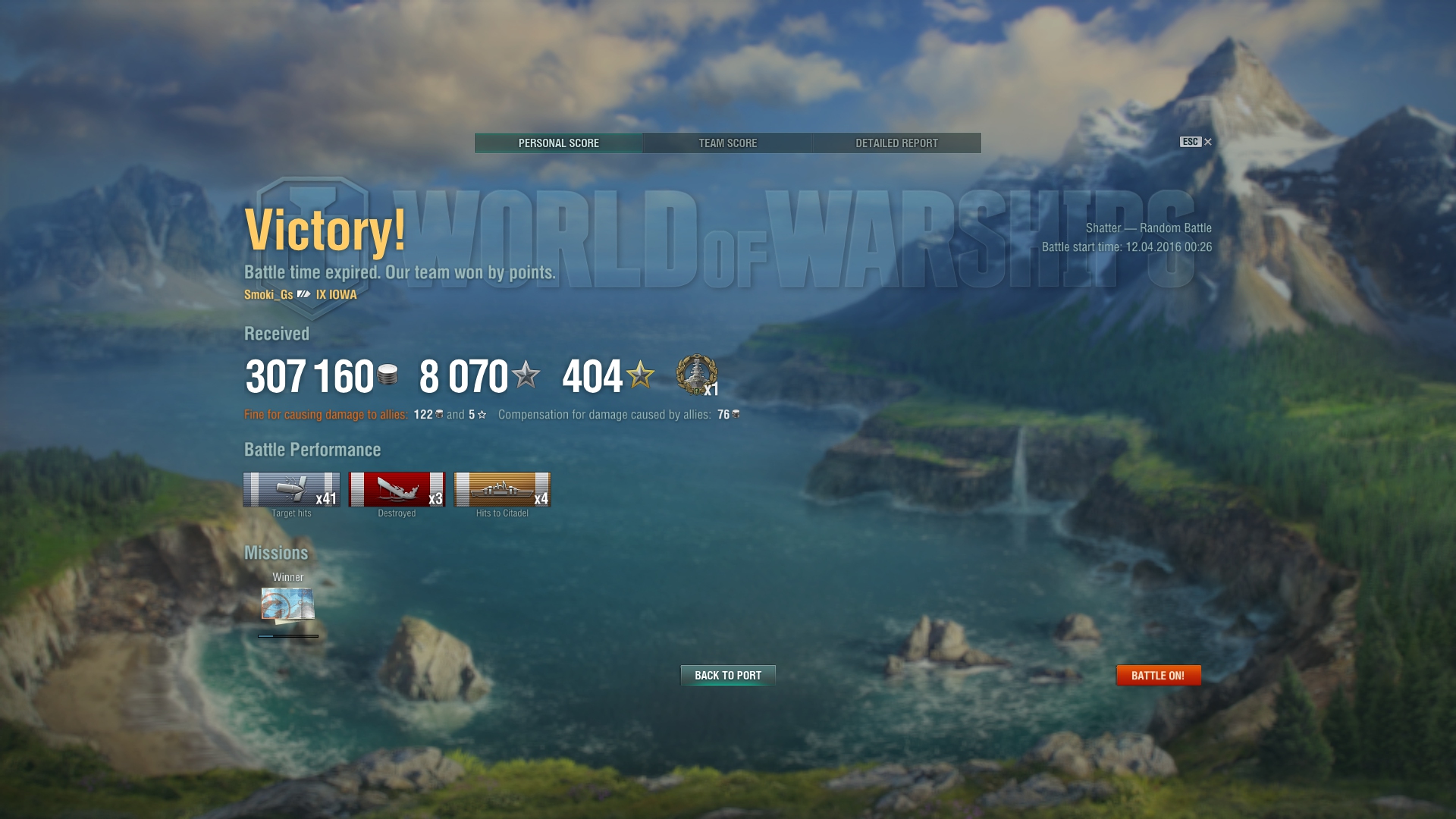The height and width of the screenshot is (819, 1456).
Task: View the Hits to Citadel ribbon
Action: (x=502, y=489)
